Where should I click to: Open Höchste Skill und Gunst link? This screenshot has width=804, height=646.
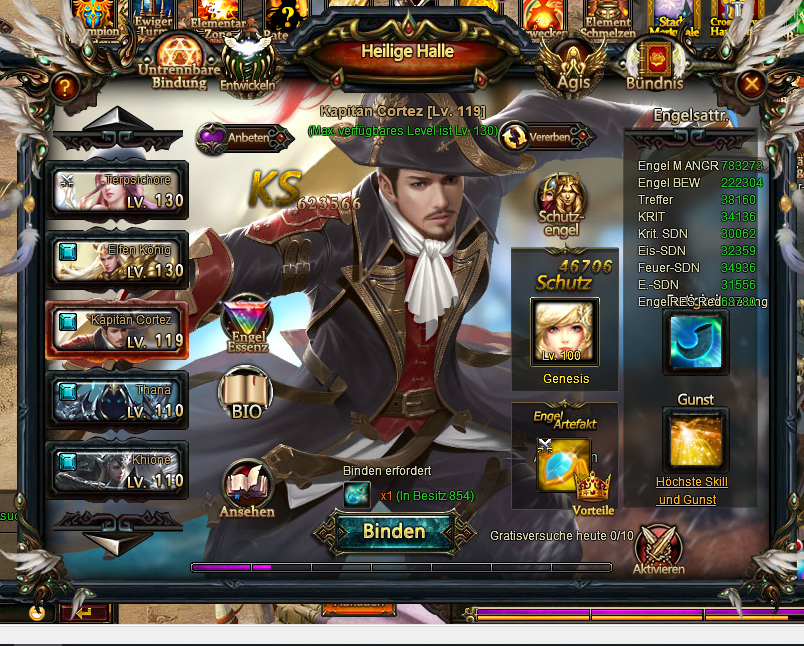[x=692, y=490]
